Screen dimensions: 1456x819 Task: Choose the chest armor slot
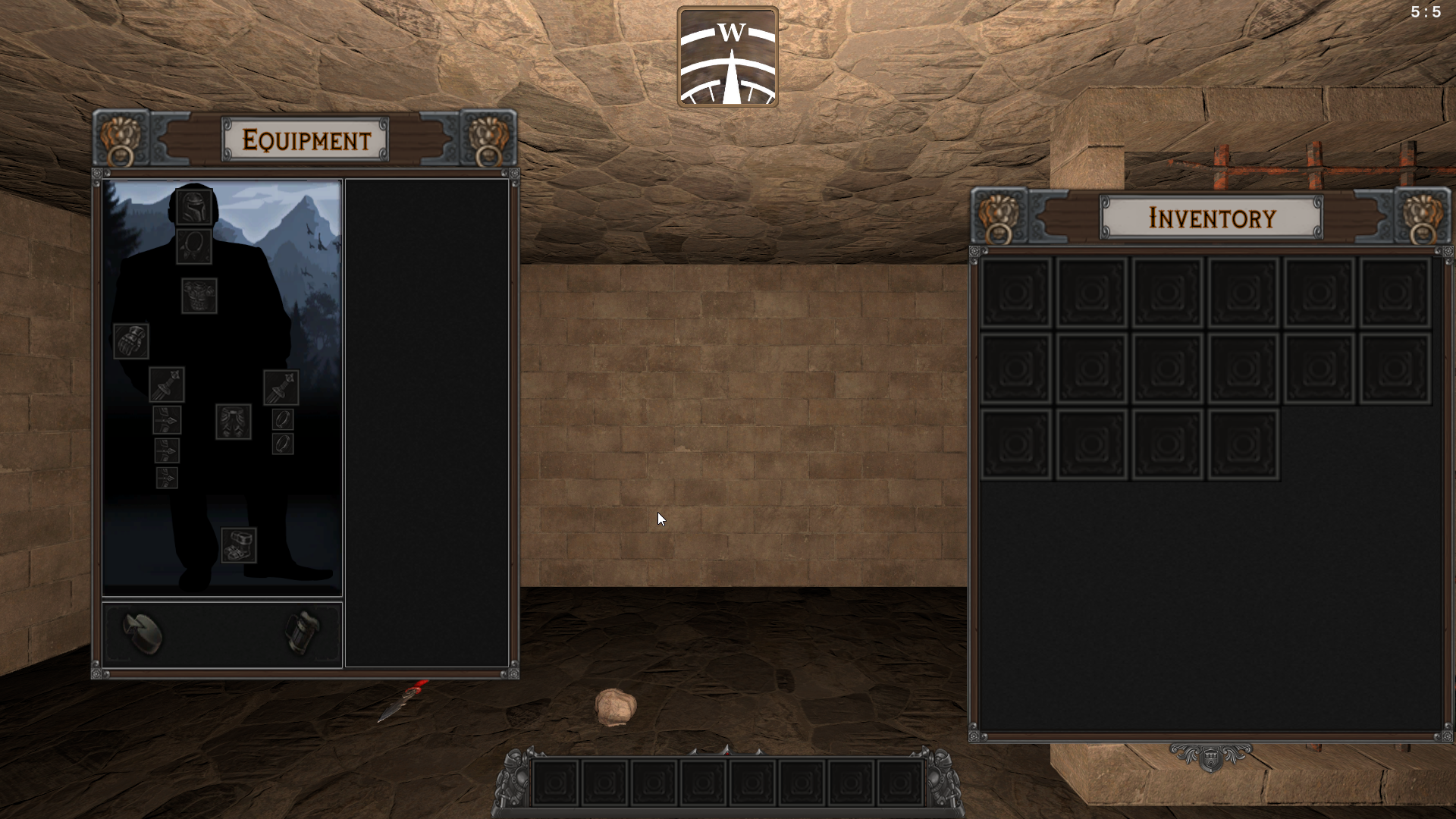coord(199,296)
